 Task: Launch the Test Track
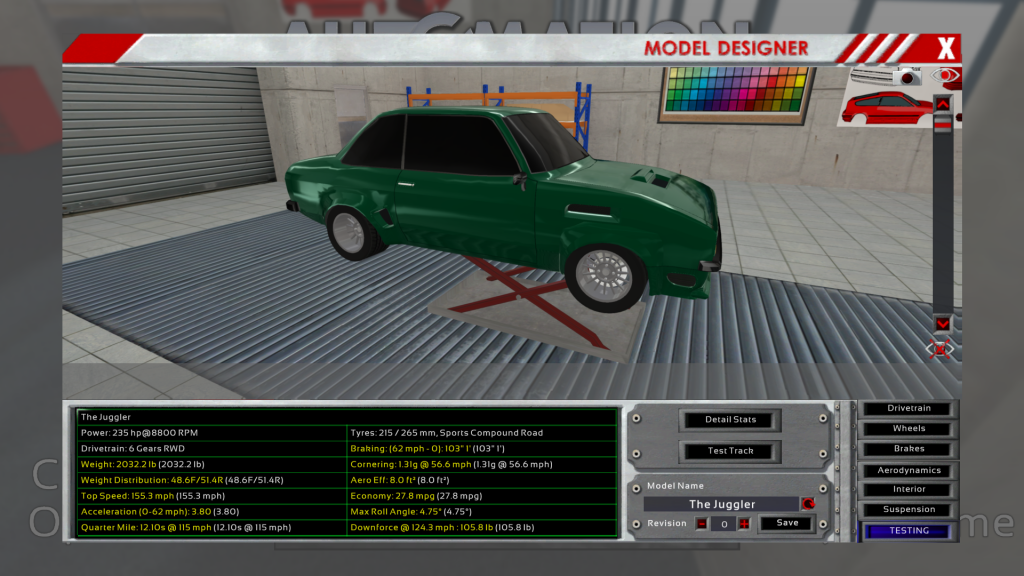point(731,451)
